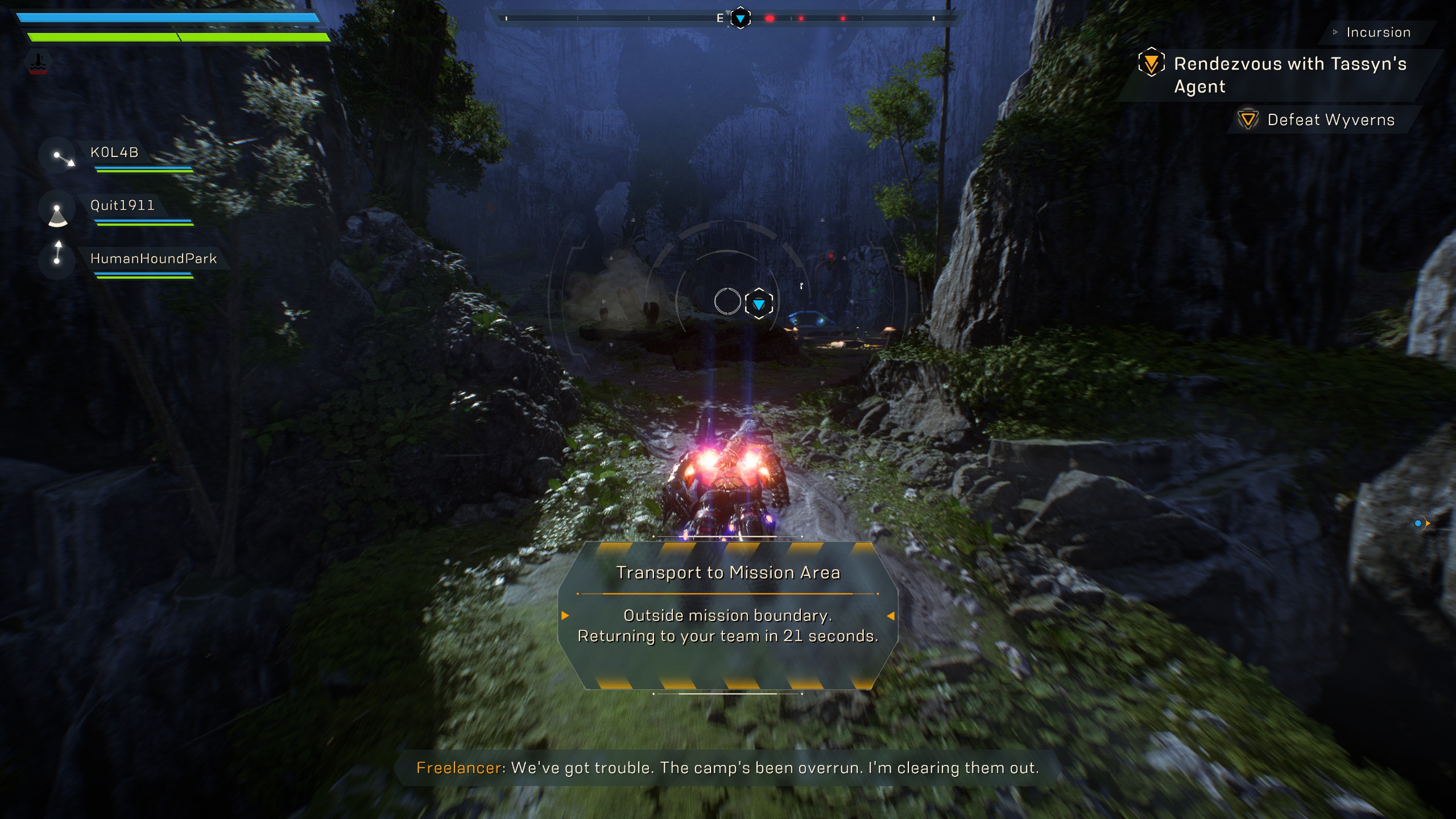This screenshot has width=1456, height=819.
Task: Select squad member HumanHoundPark
Action: pos(154,259)
